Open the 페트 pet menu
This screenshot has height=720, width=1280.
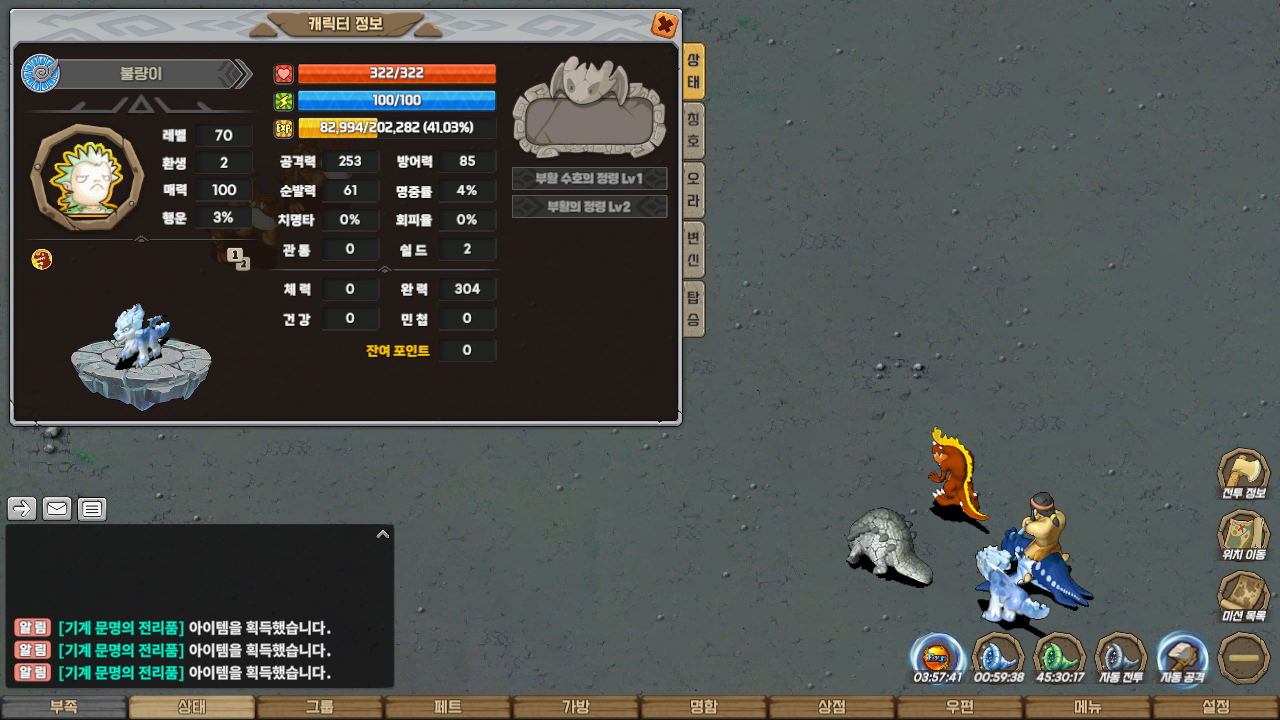pos(447,707)
